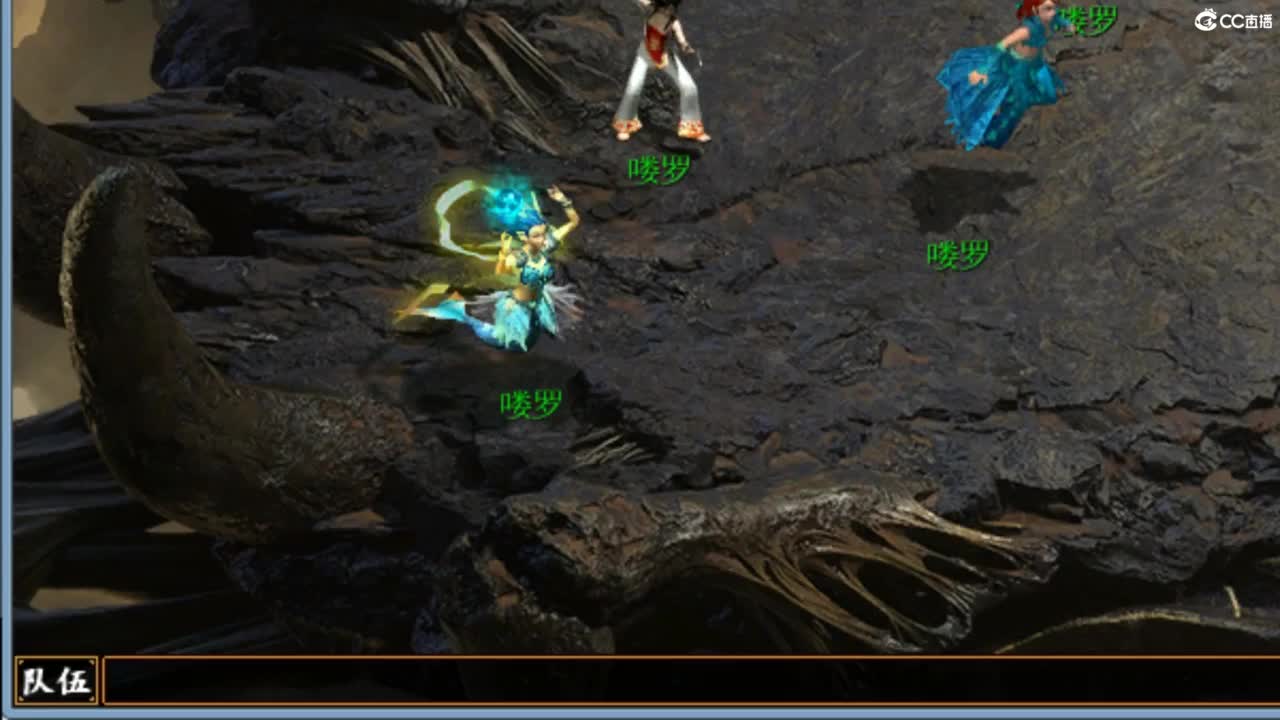The image size is (1280, 720).
Task: Target the 喽罗 label on the right side
Action: tap(957, 255)
